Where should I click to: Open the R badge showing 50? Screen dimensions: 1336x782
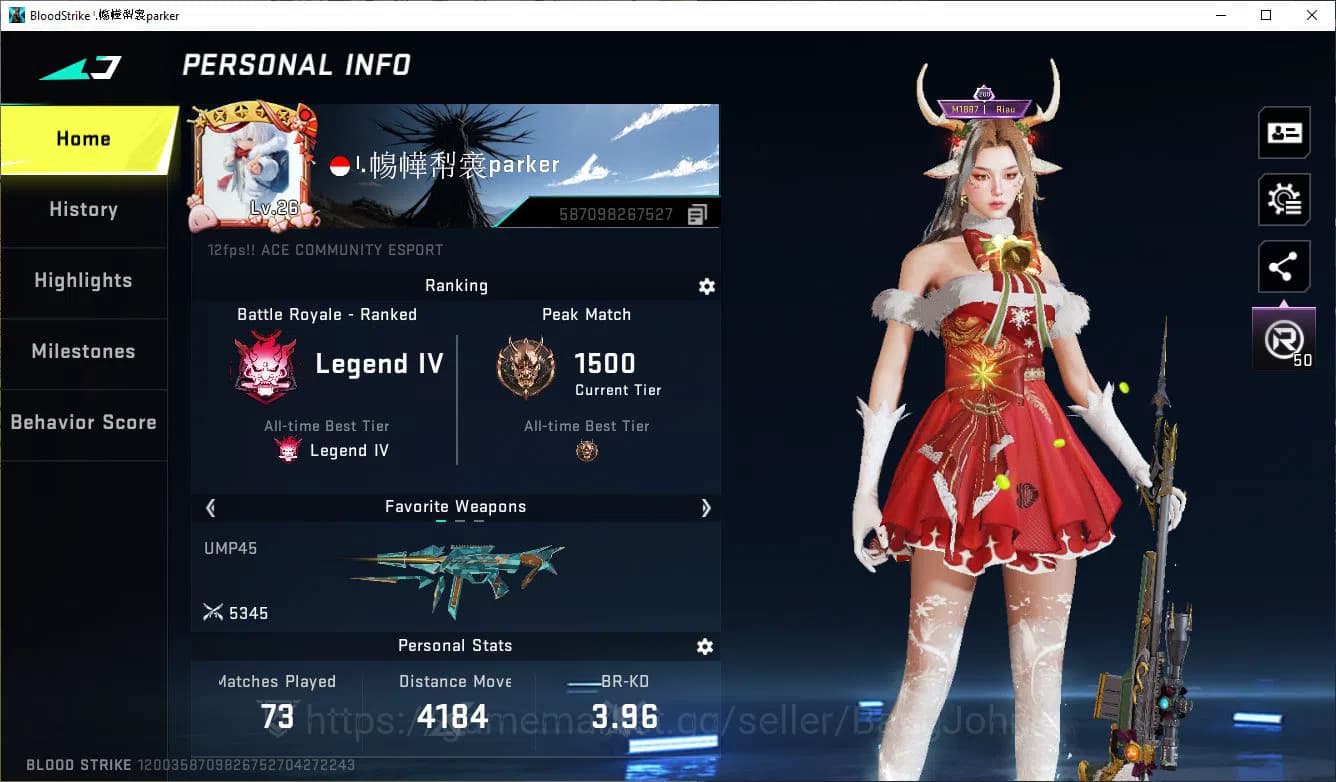(1284, 338)
